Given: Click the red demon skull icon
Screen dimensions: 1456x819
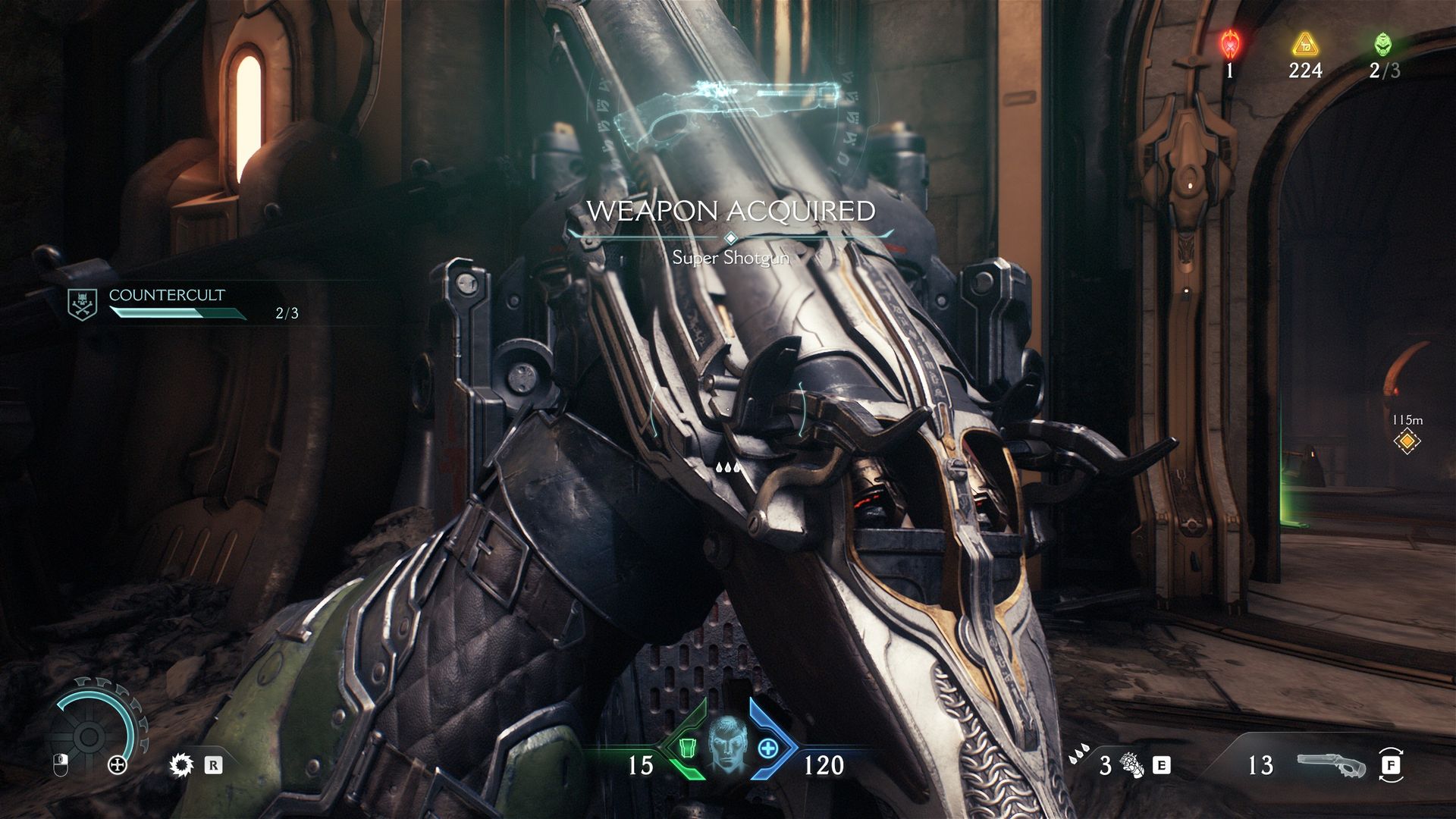Looking at the screenshot, I should coord(1230,45).
